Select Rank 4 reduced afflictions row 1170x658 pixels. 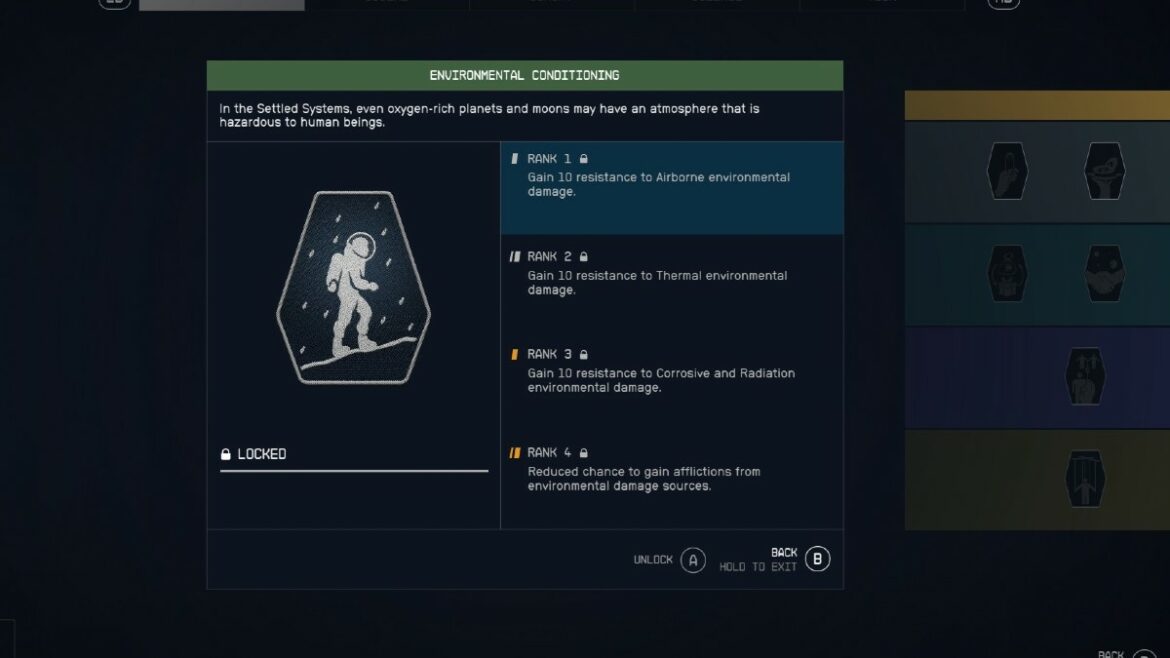click(671, 470)
